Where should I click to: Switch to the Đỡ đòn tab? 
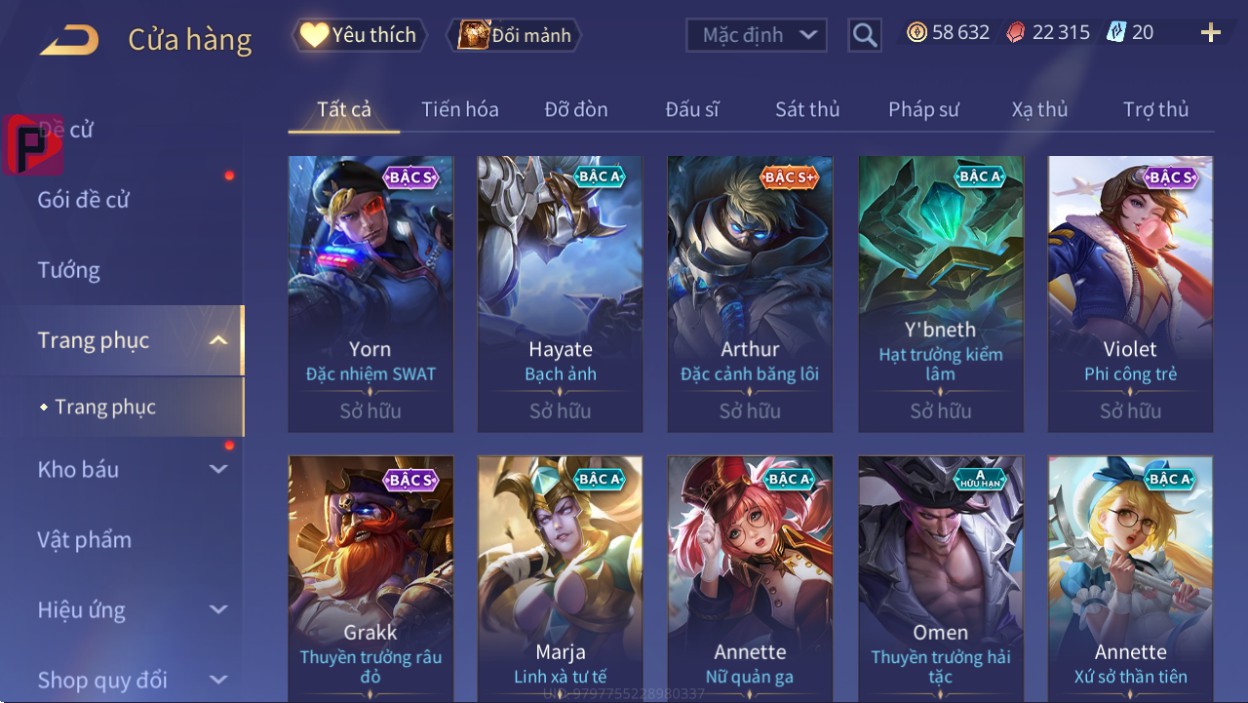(576, 109)
